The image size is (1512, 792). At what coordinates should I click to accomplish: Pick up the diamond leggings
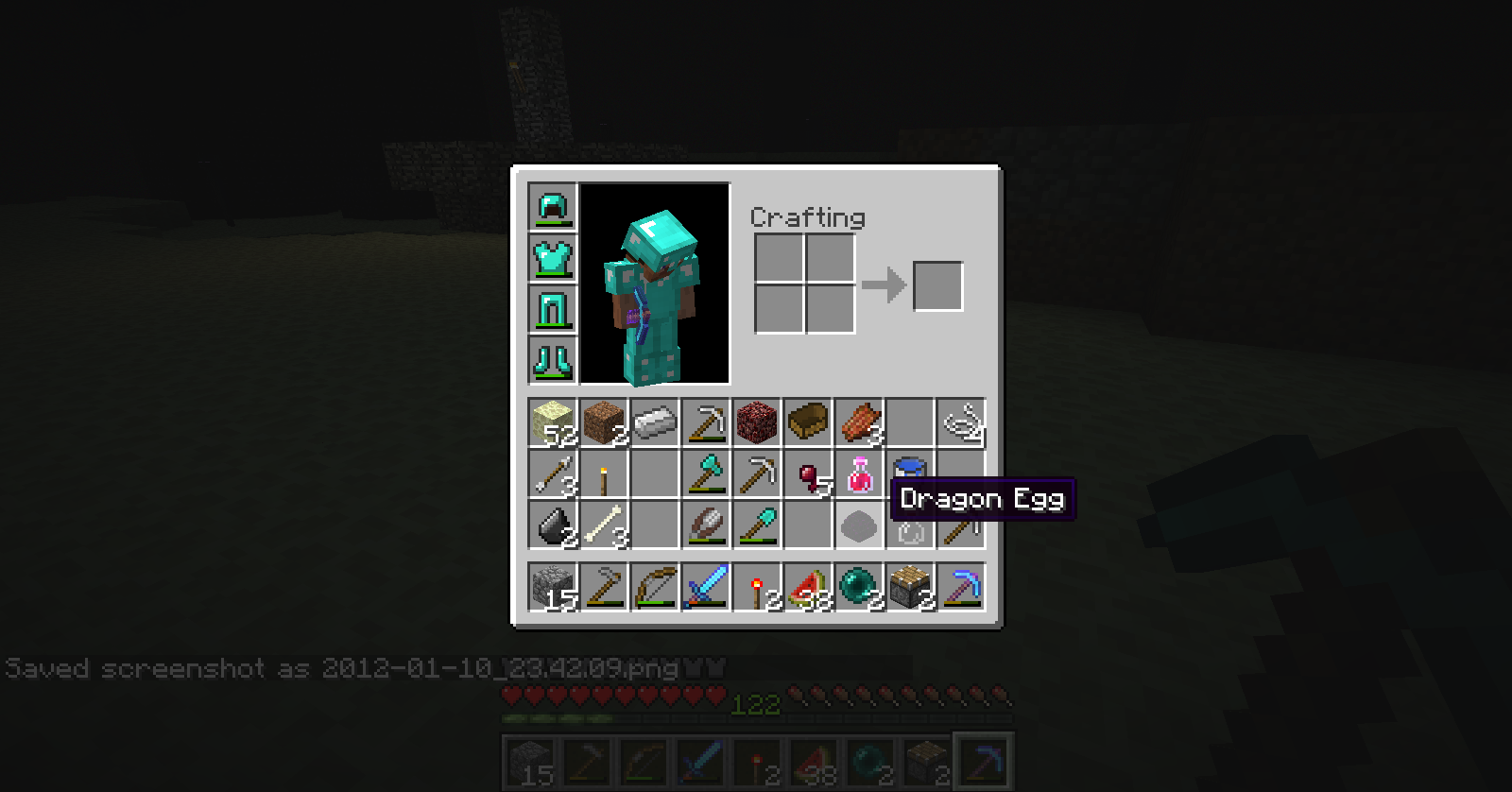coord(553,309)
